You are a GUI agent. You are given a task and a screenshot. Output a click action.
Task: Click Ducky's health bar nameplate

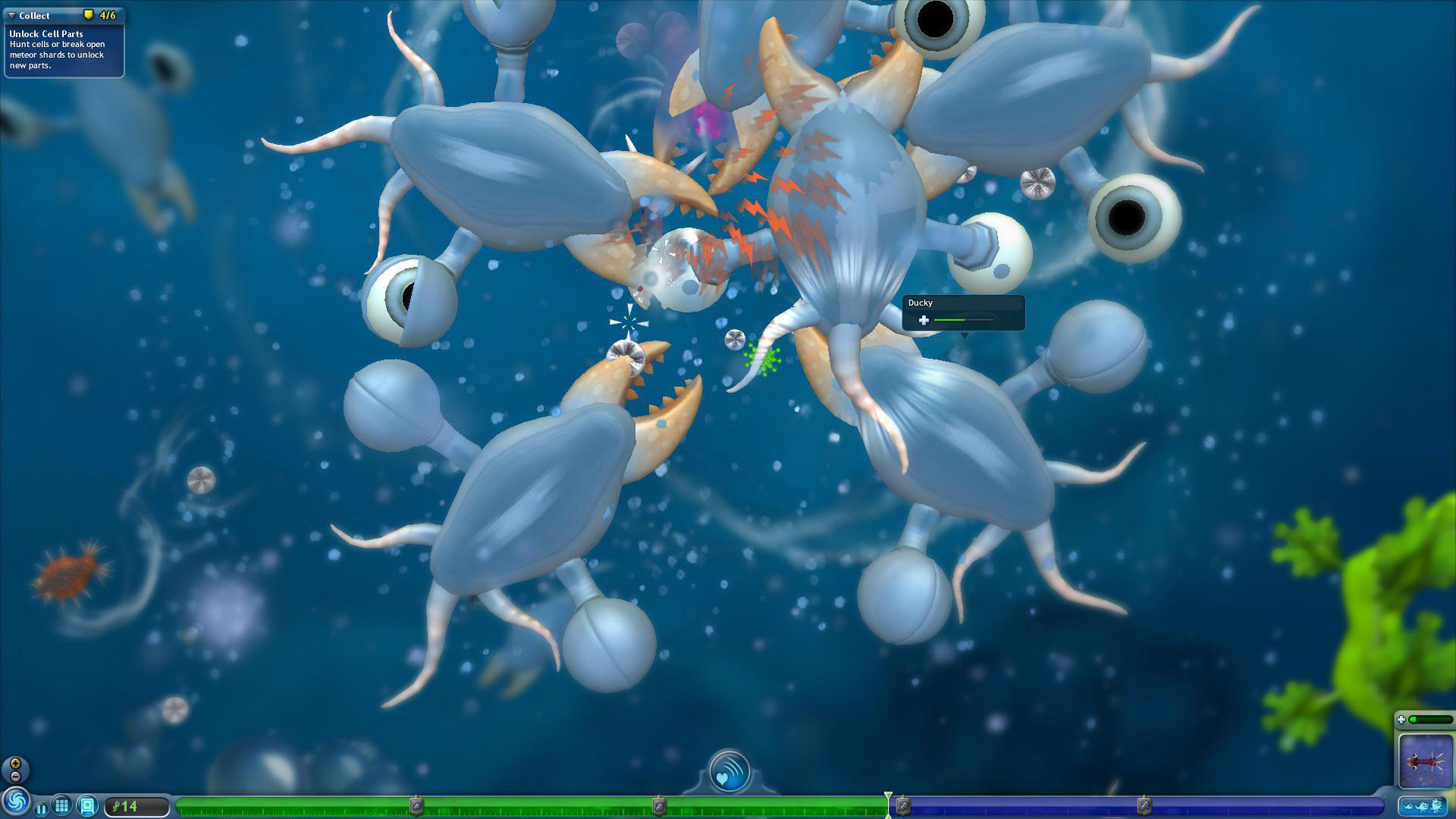point(963,312)
